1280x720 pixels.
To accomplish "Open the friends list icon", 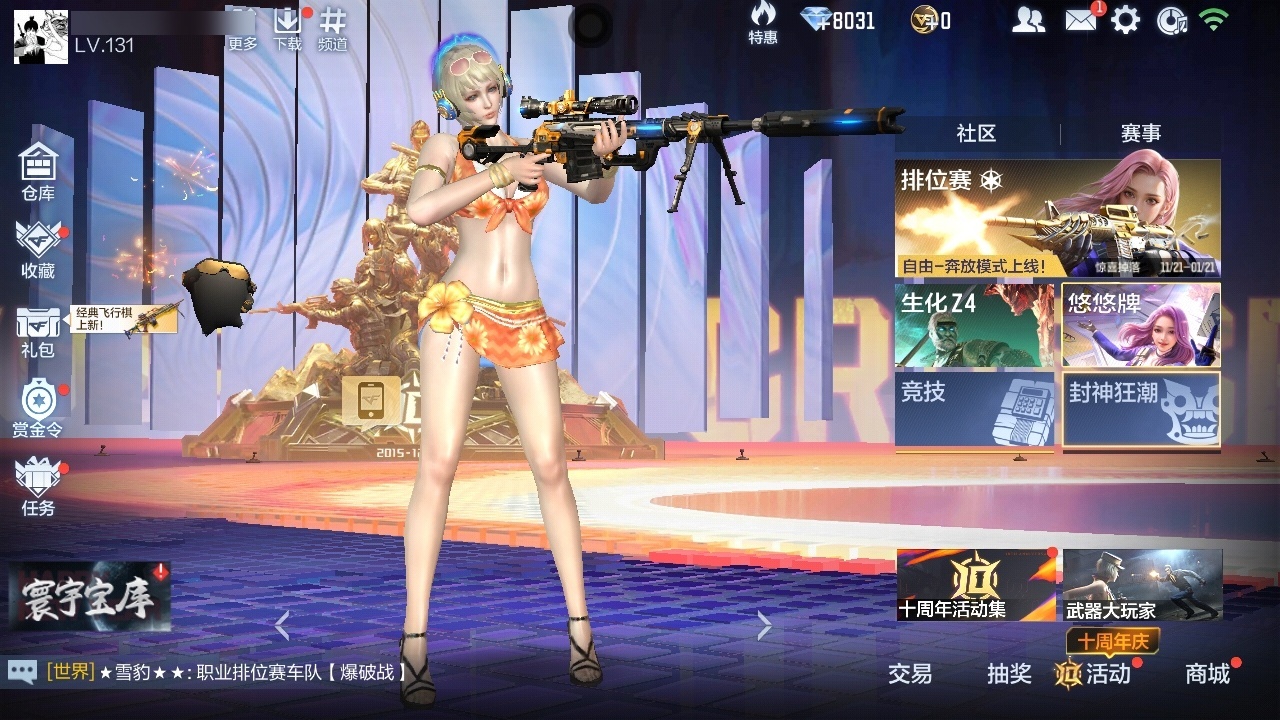I will pyautogui.click(x=1029, y=18).
